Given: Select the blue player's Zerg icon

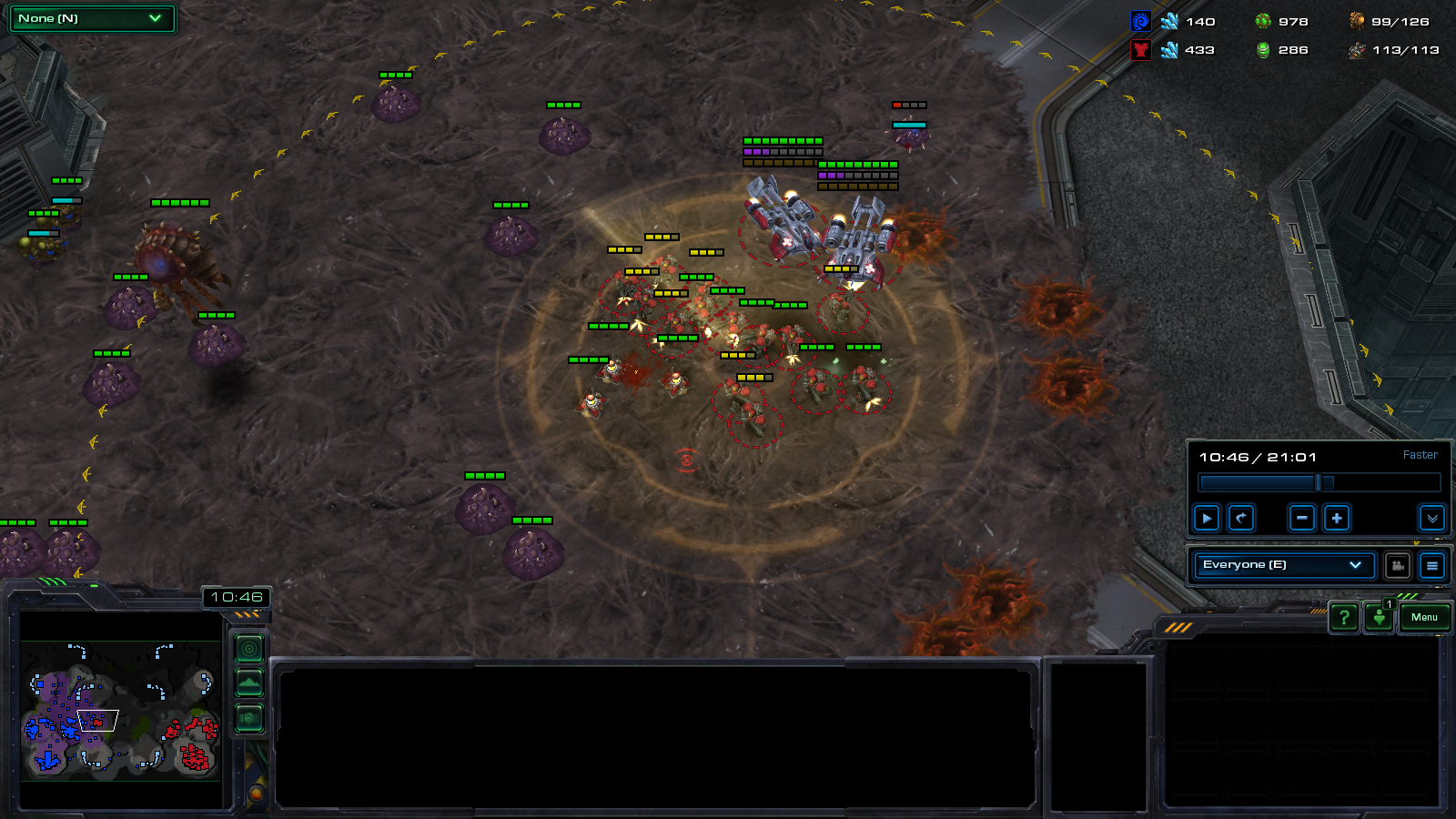Looking at the screenshot, I should (x=1140, y=22).
